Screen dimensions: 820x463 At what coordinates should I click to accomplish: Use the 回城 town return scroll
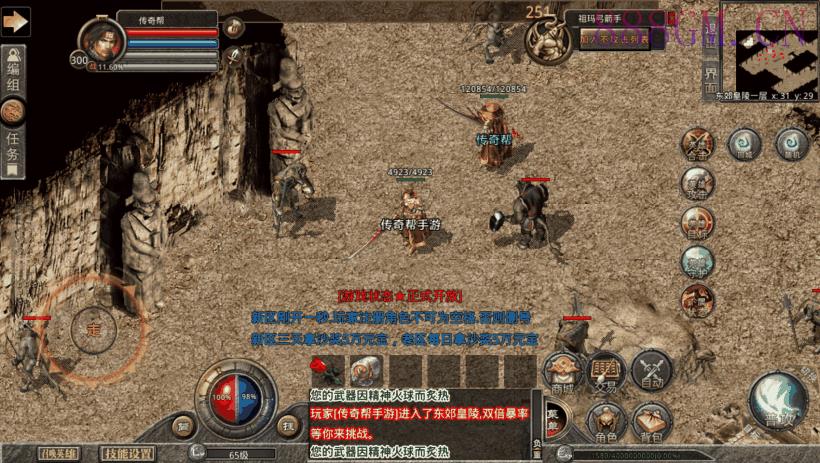744,144
